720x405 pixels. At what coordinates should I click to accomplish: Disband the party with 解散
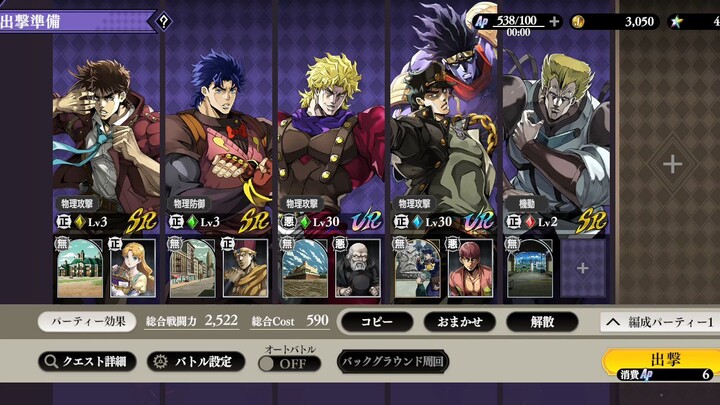[x=541, y=321]
